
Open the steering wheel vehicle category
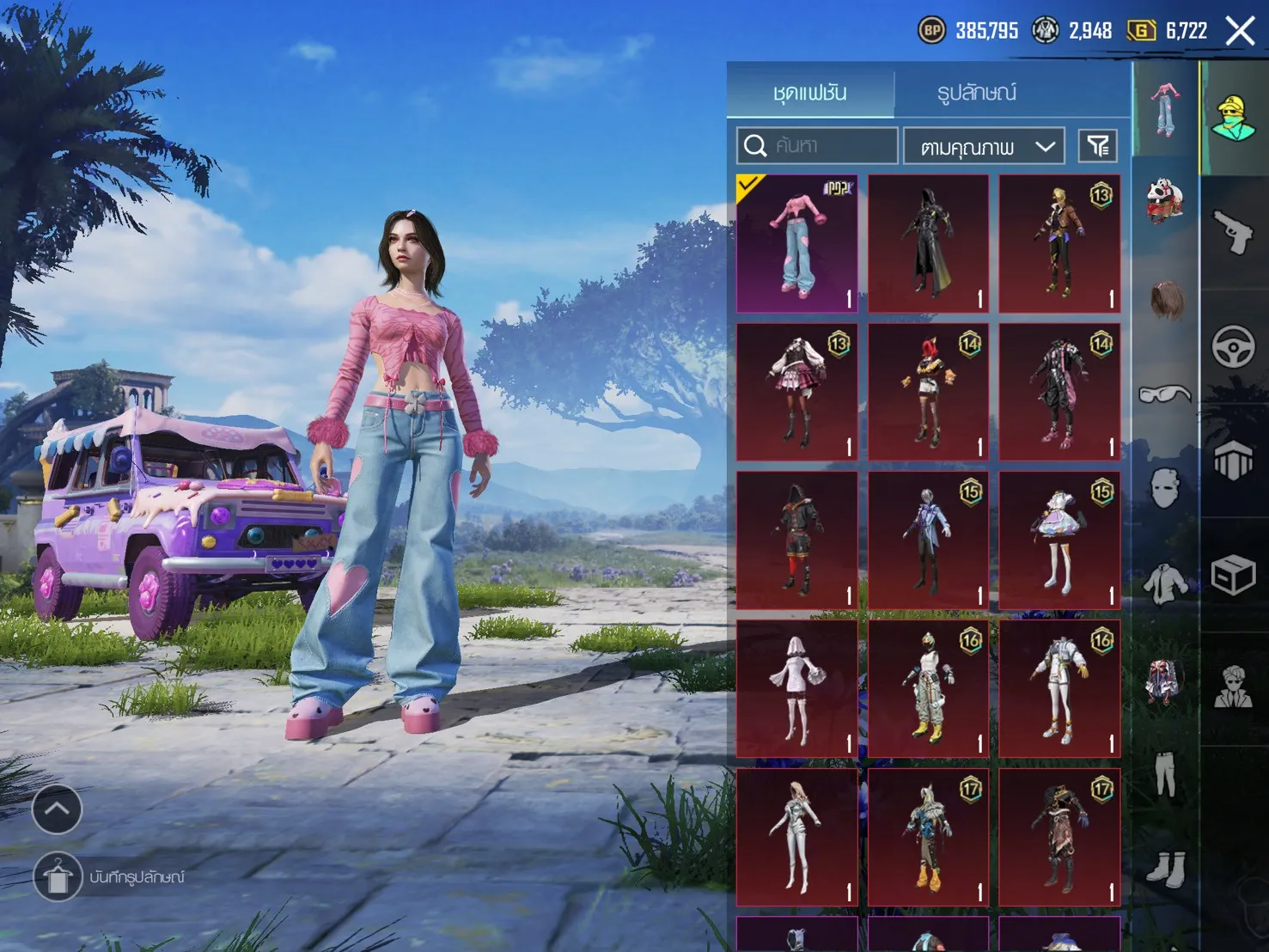click(1234, 347)
